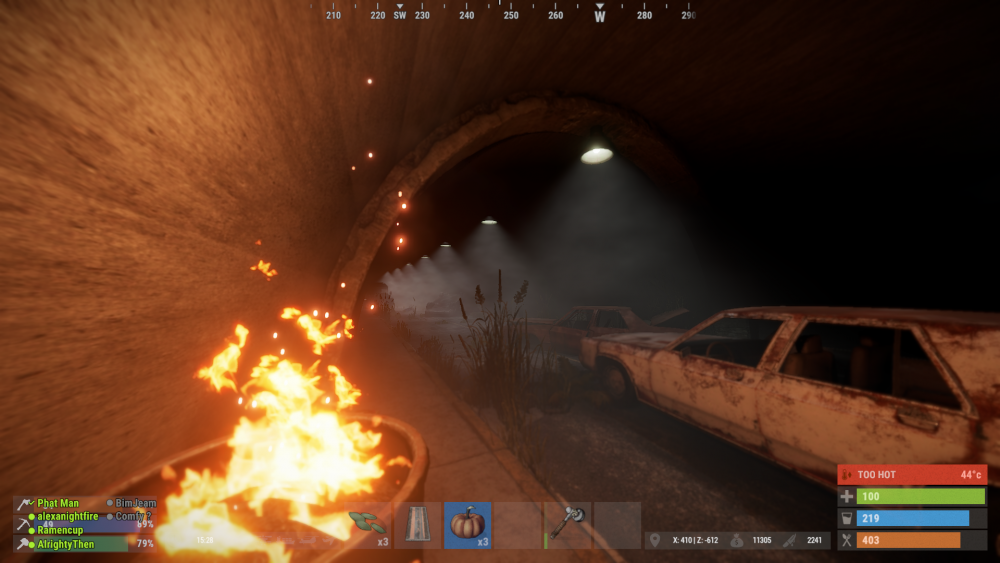
Task: Select the hatchet hotbar slot
Action: pyautogui.click(x=567, y=525)
